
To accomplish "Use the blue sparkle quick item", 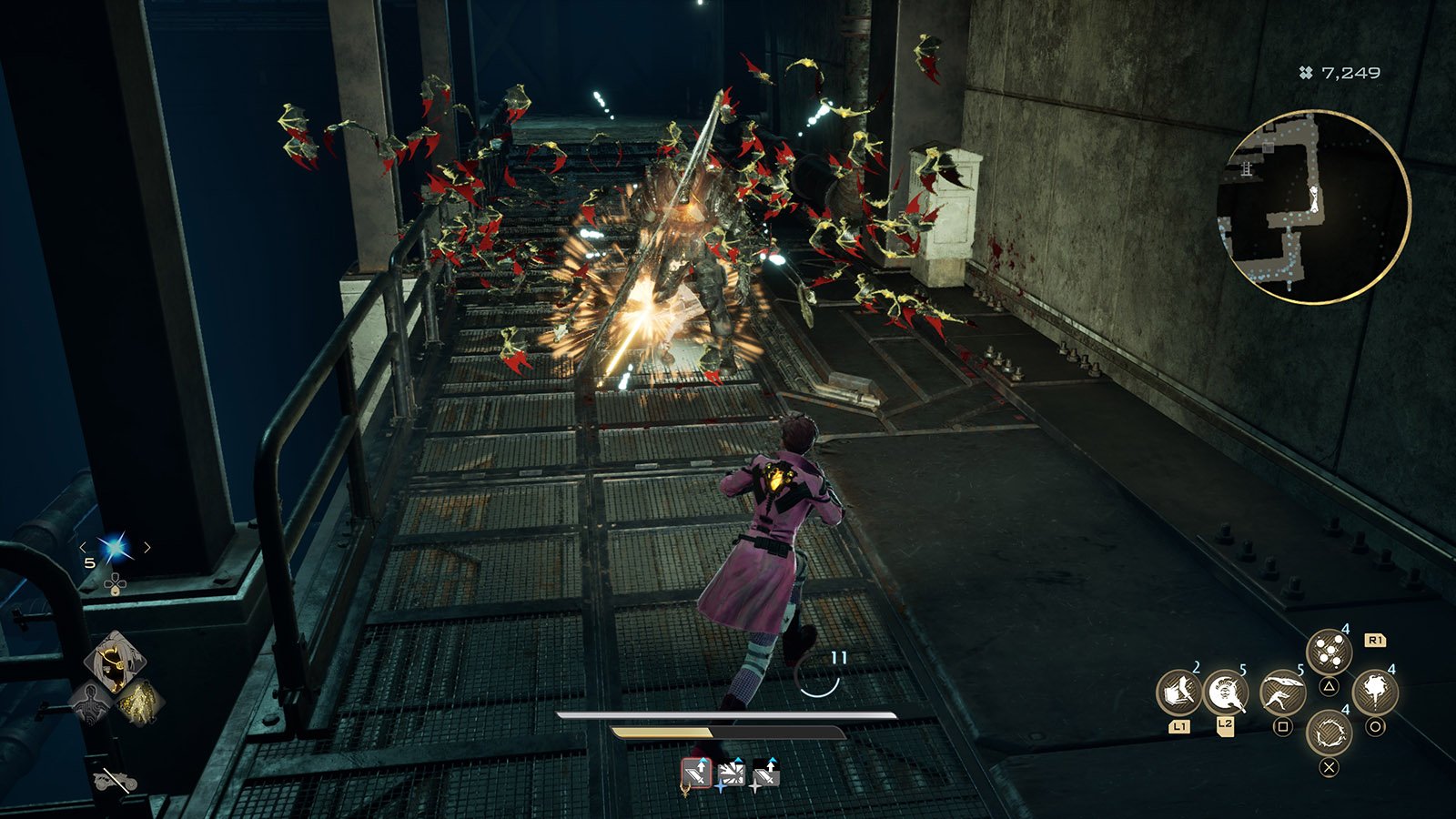I will tap(115, 548).
